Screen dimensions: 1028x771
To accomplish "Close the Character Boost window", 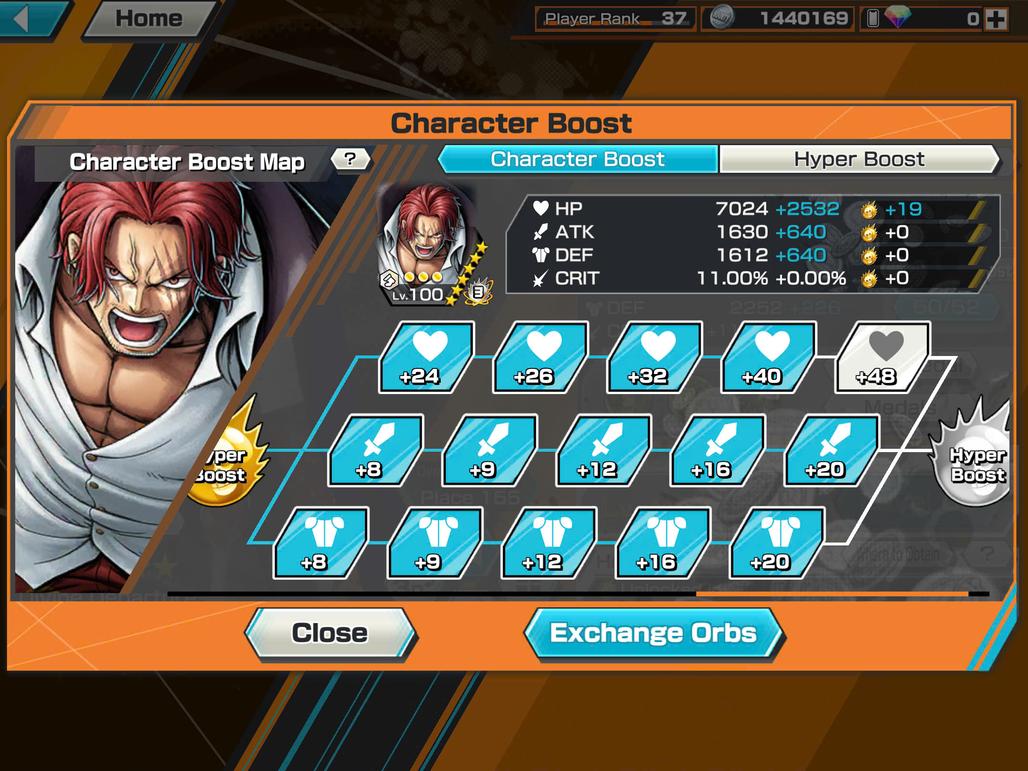I will click(329, 633).
